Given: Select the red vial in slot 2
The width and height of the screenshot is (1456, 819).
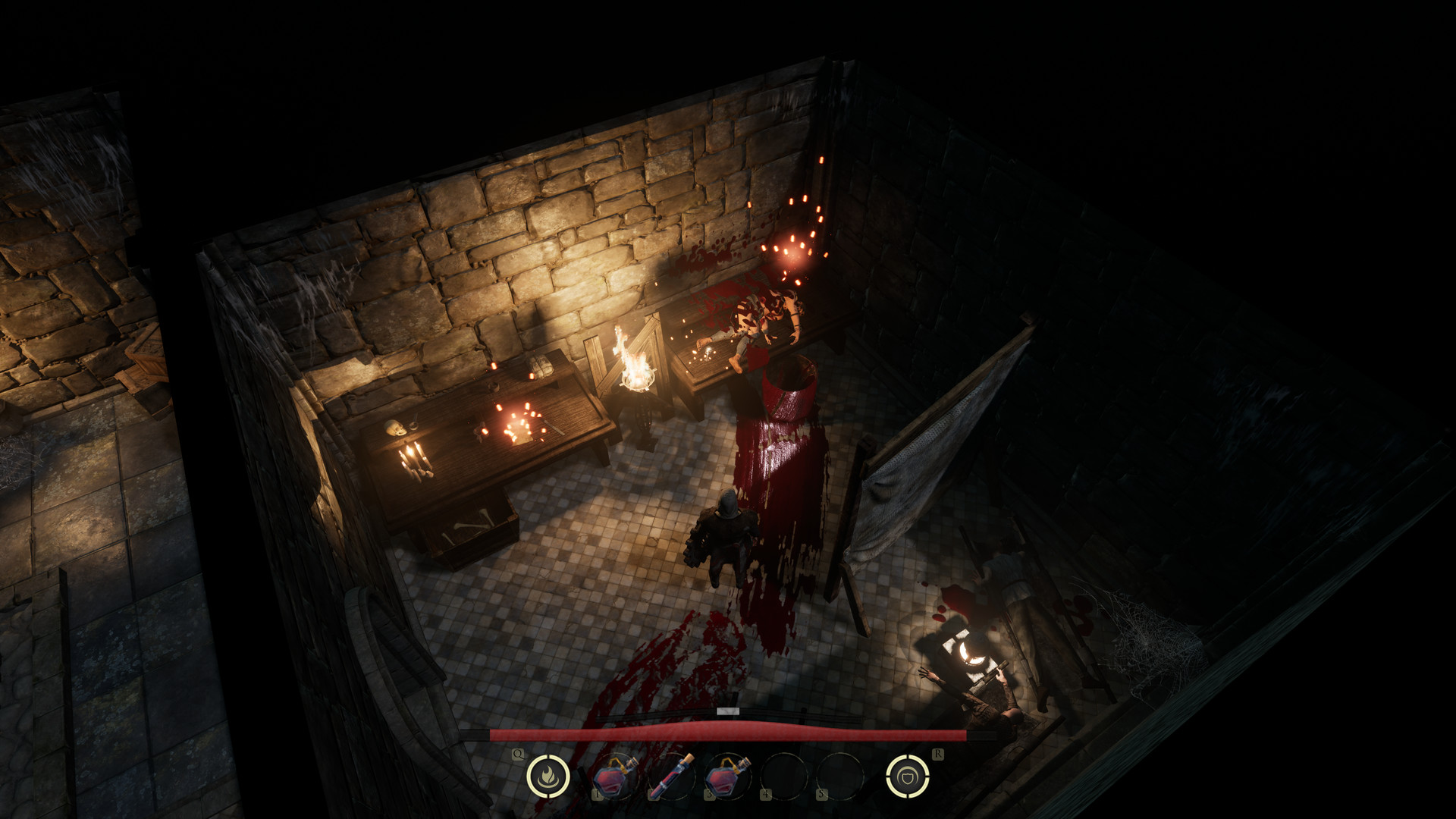Looking at the screenshot, I should (671, 777).
